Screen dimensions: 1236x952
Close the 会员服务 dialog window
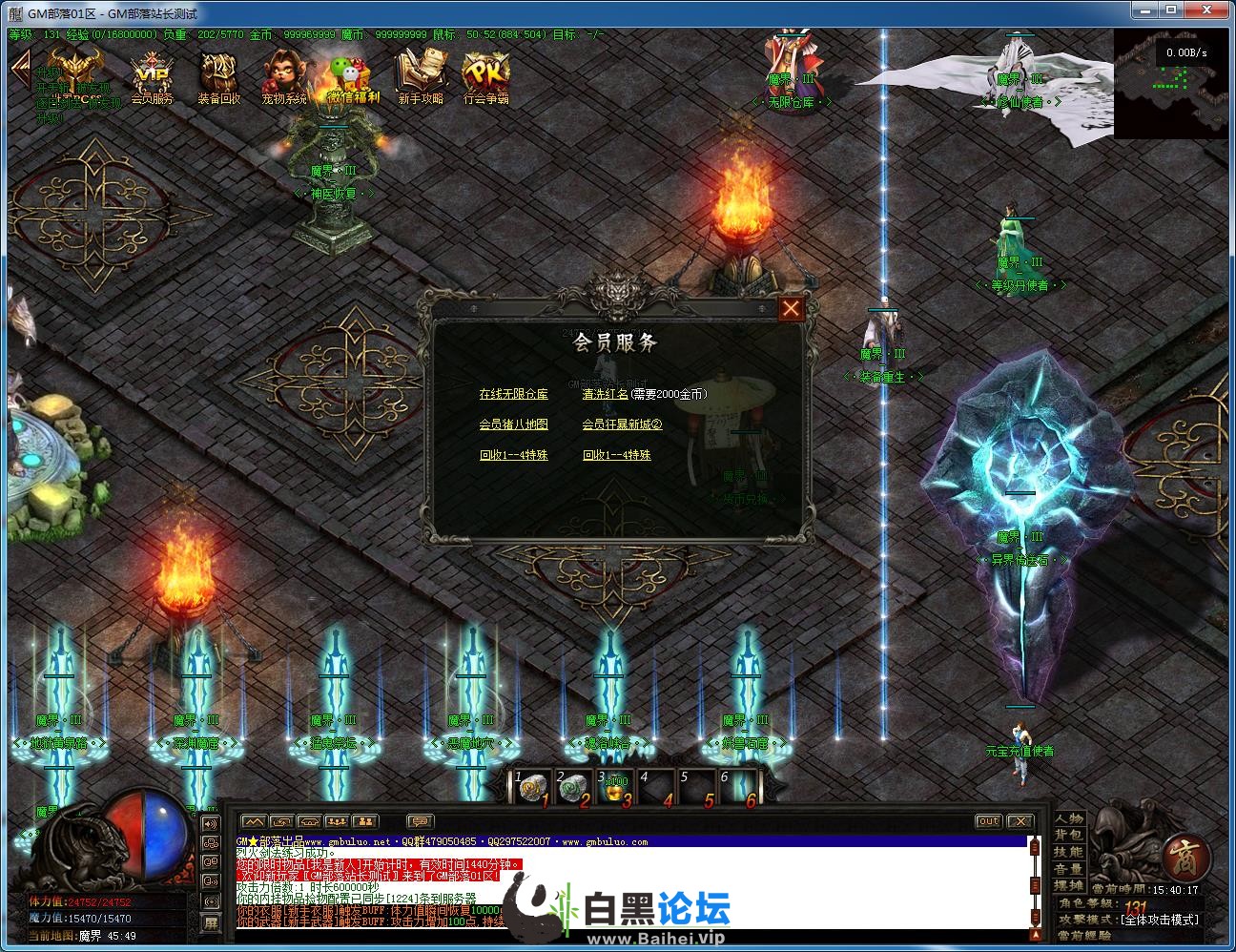click(x=791, y=308)
